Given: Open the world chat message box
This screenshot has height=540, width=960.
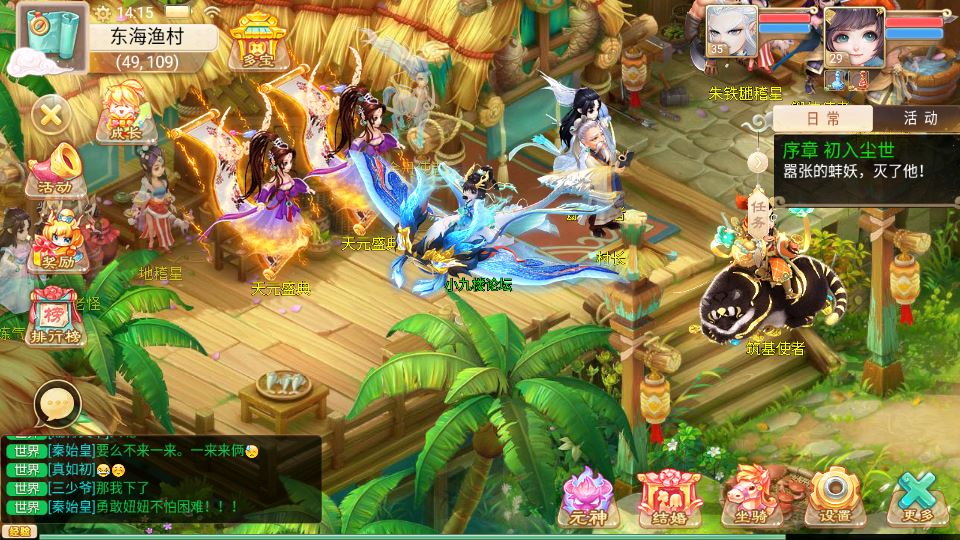Looking at the screenshot, I should pos(160,478).
